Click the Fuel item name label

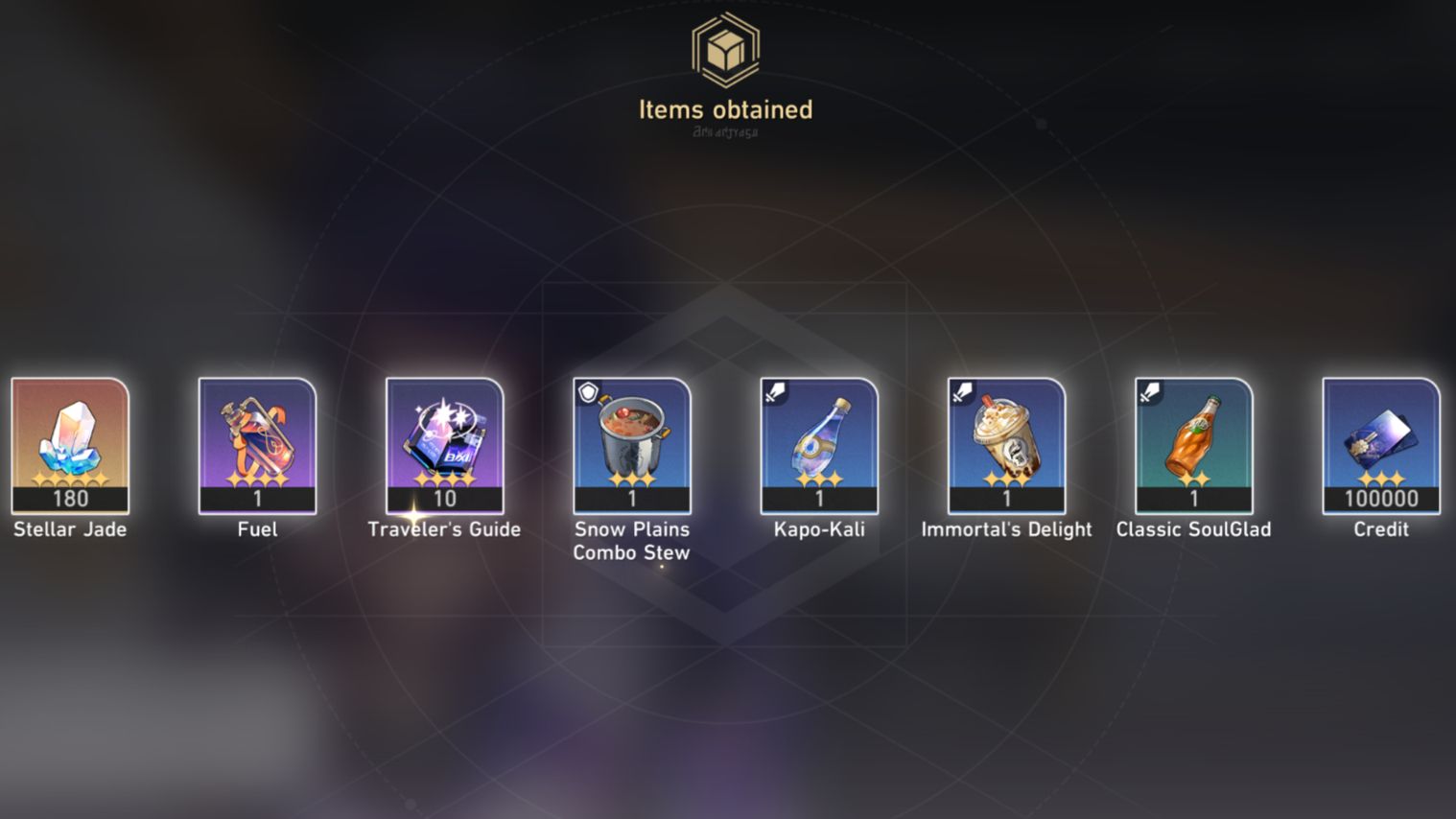click(x=257, y=528)
